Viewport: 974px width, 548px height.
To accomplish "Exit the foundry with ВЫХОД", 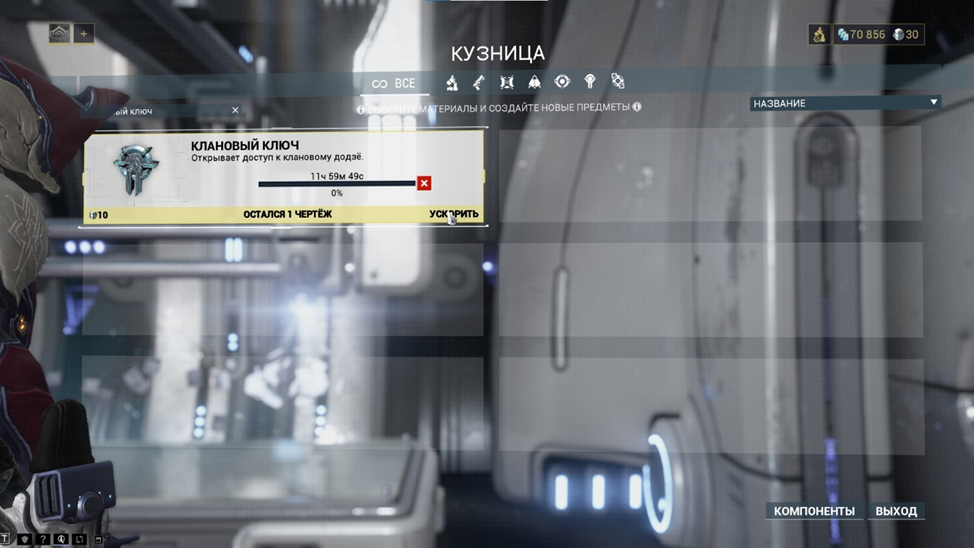I will 896,511.
